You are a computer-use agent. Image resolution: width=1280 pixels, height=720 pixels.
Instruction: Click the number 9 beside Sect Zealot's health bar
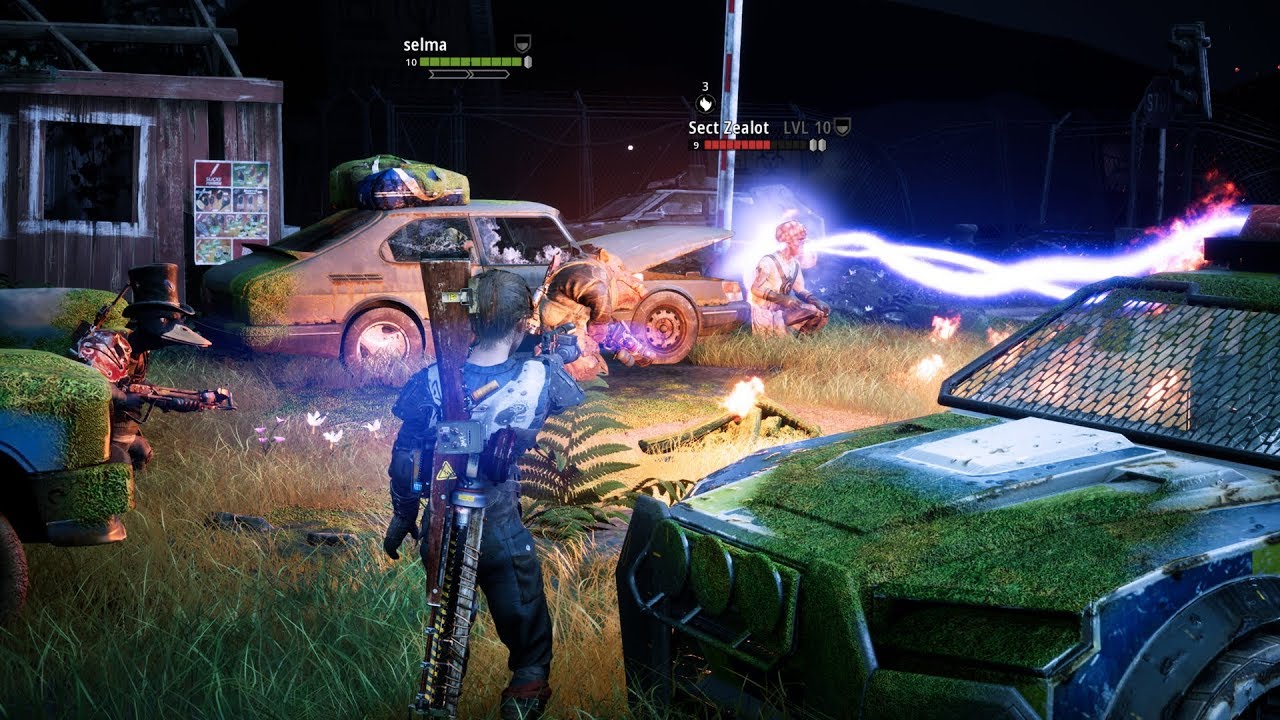point(696,145)
